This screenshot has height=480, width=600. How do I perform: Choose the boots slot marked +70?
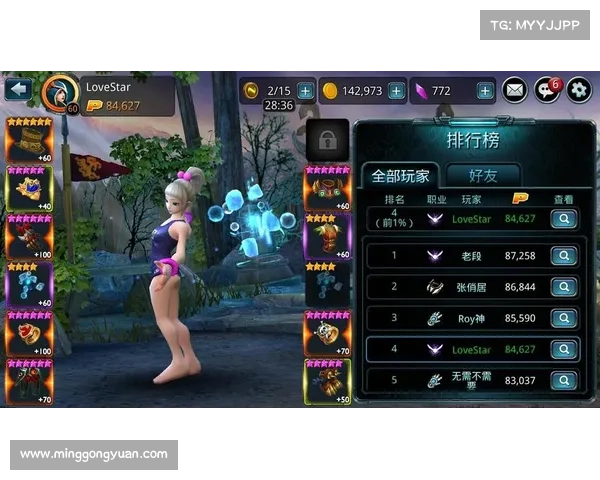pyautogui.click(x=29, y=382)
